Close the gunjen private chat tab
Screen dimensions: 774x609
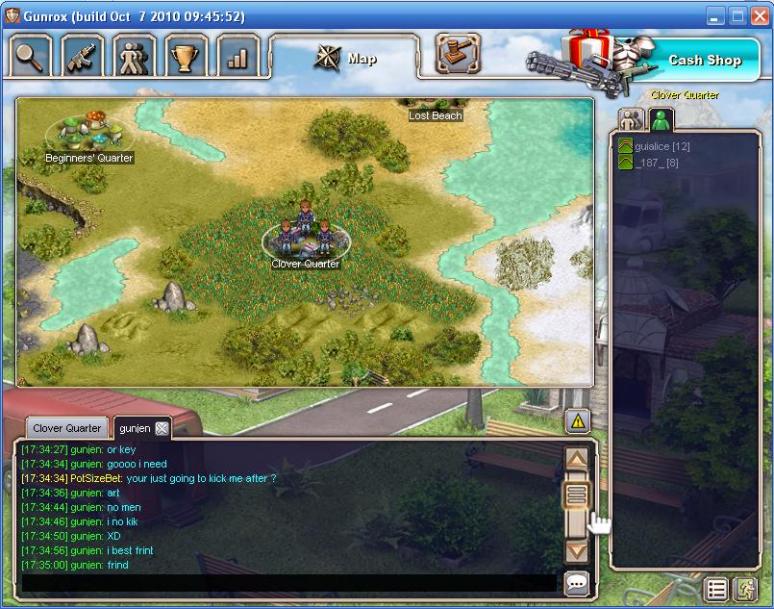pyautogui.click(x=162, y=428)
